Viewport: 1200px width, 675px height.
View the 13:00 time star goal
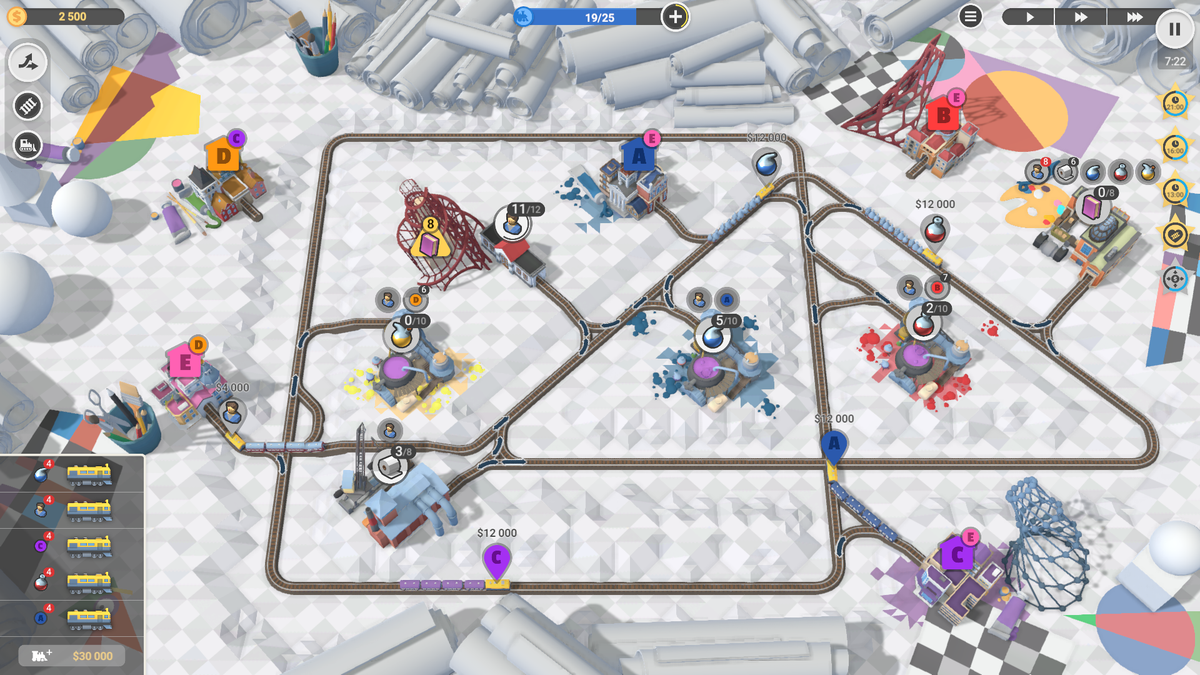(1175, 191)
